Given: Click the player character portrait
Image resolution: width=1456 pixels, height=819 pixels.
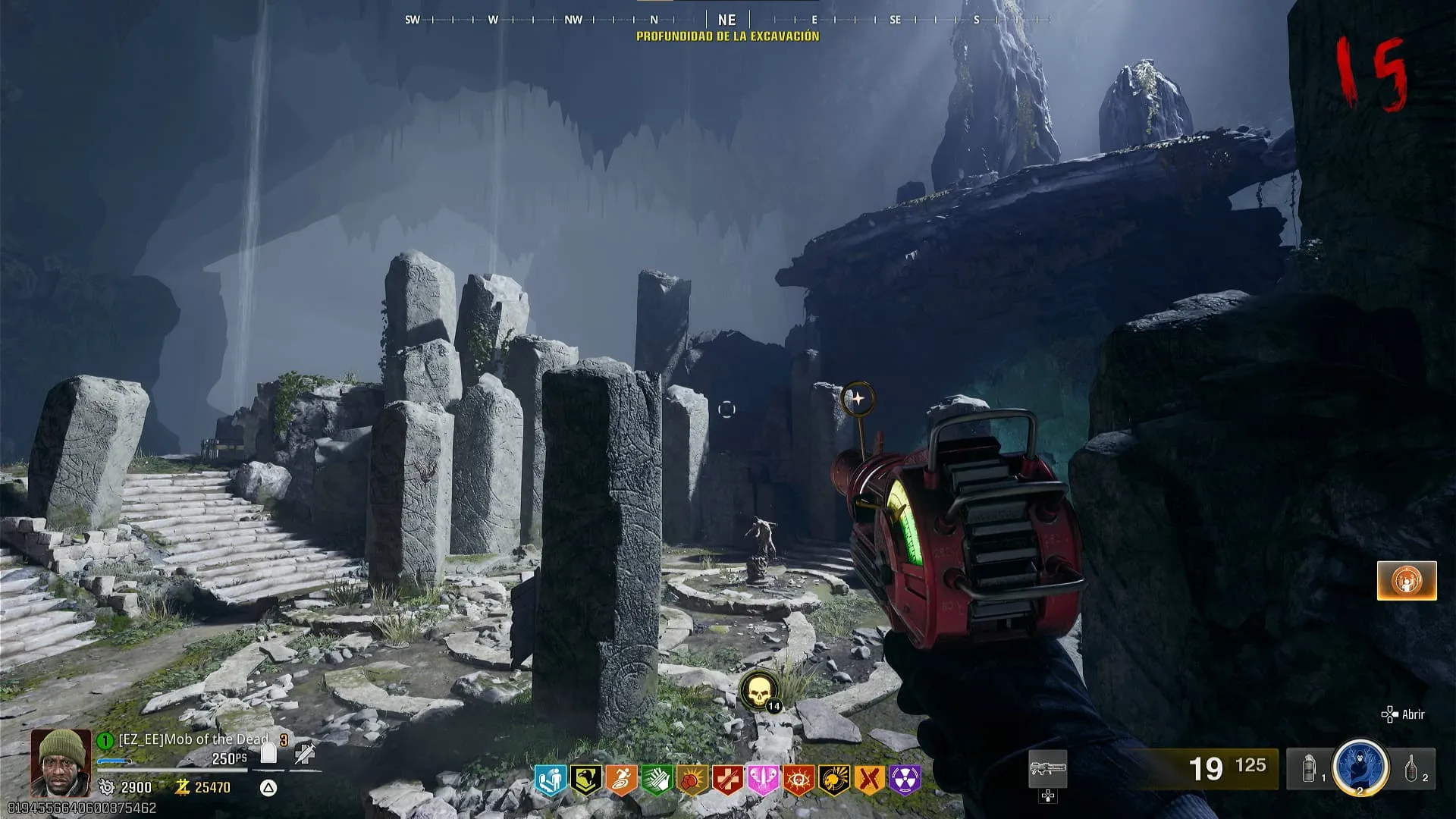Looking at the screenshot, I should point(61,762).
